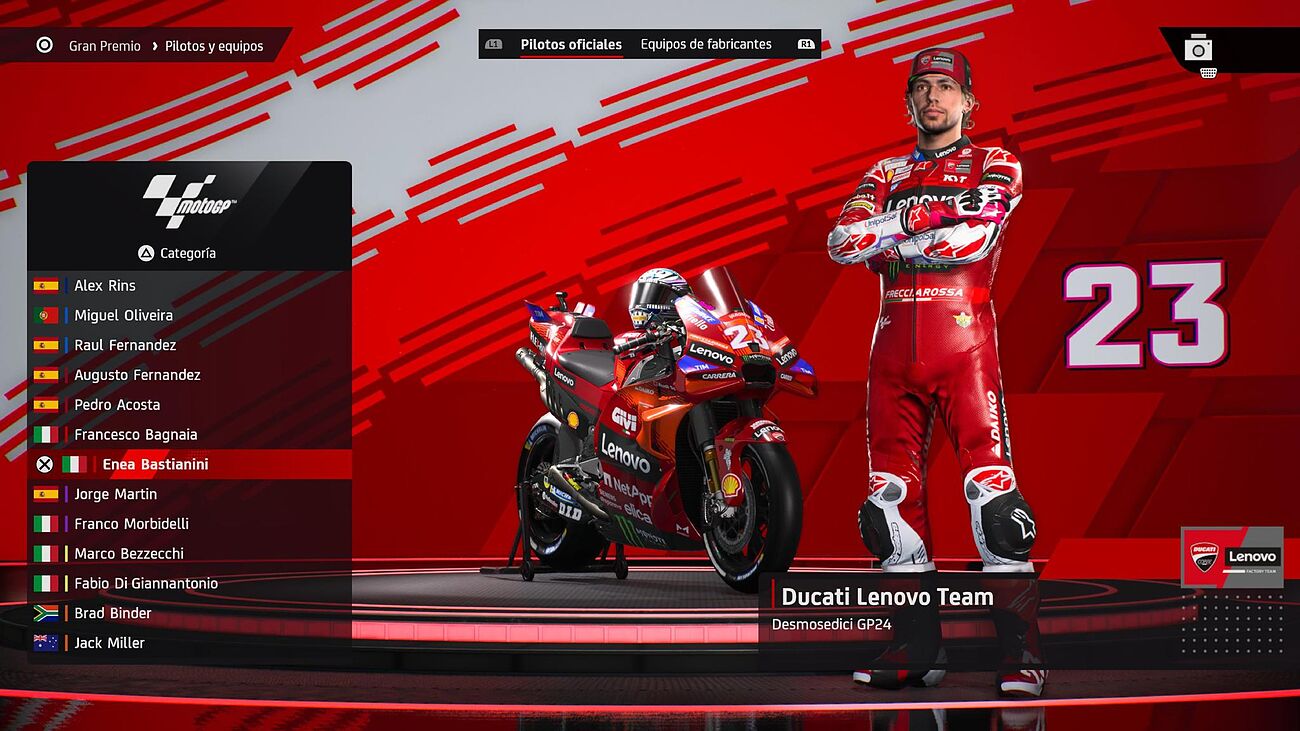Choose Franco Morbidelli
The height and width of the screenshot is (731, 1300).
pos(131,524)
